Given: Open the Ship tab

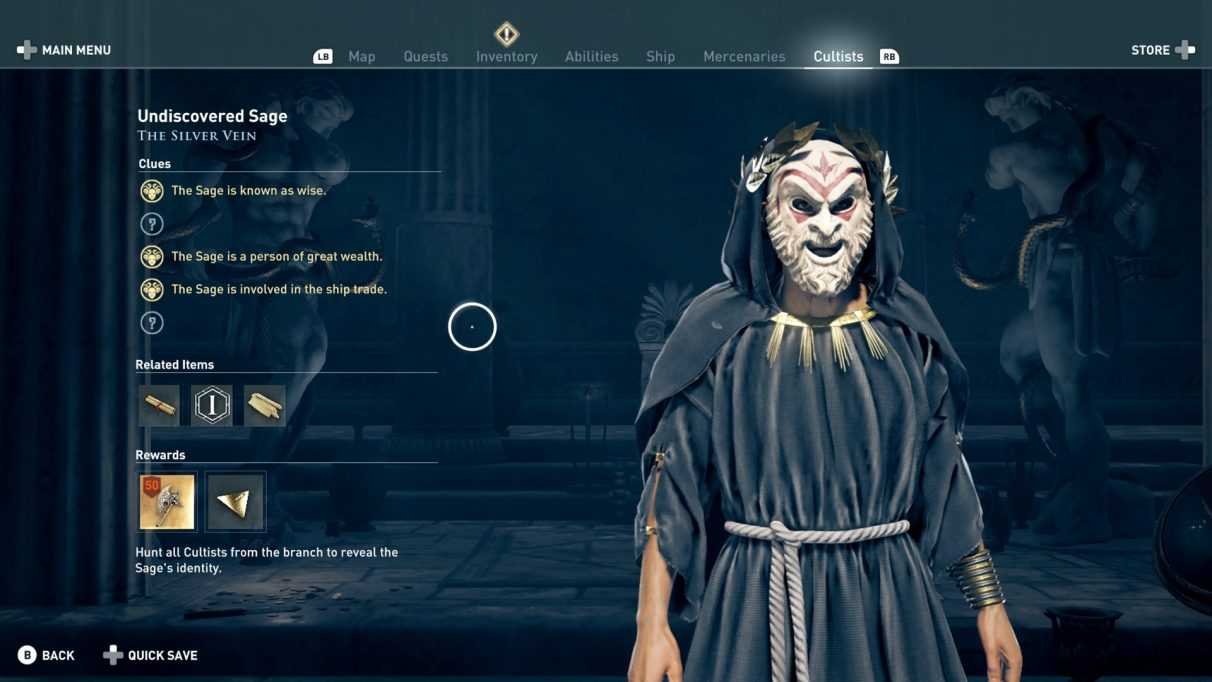Looking at the screenshot, I should 660,57.
